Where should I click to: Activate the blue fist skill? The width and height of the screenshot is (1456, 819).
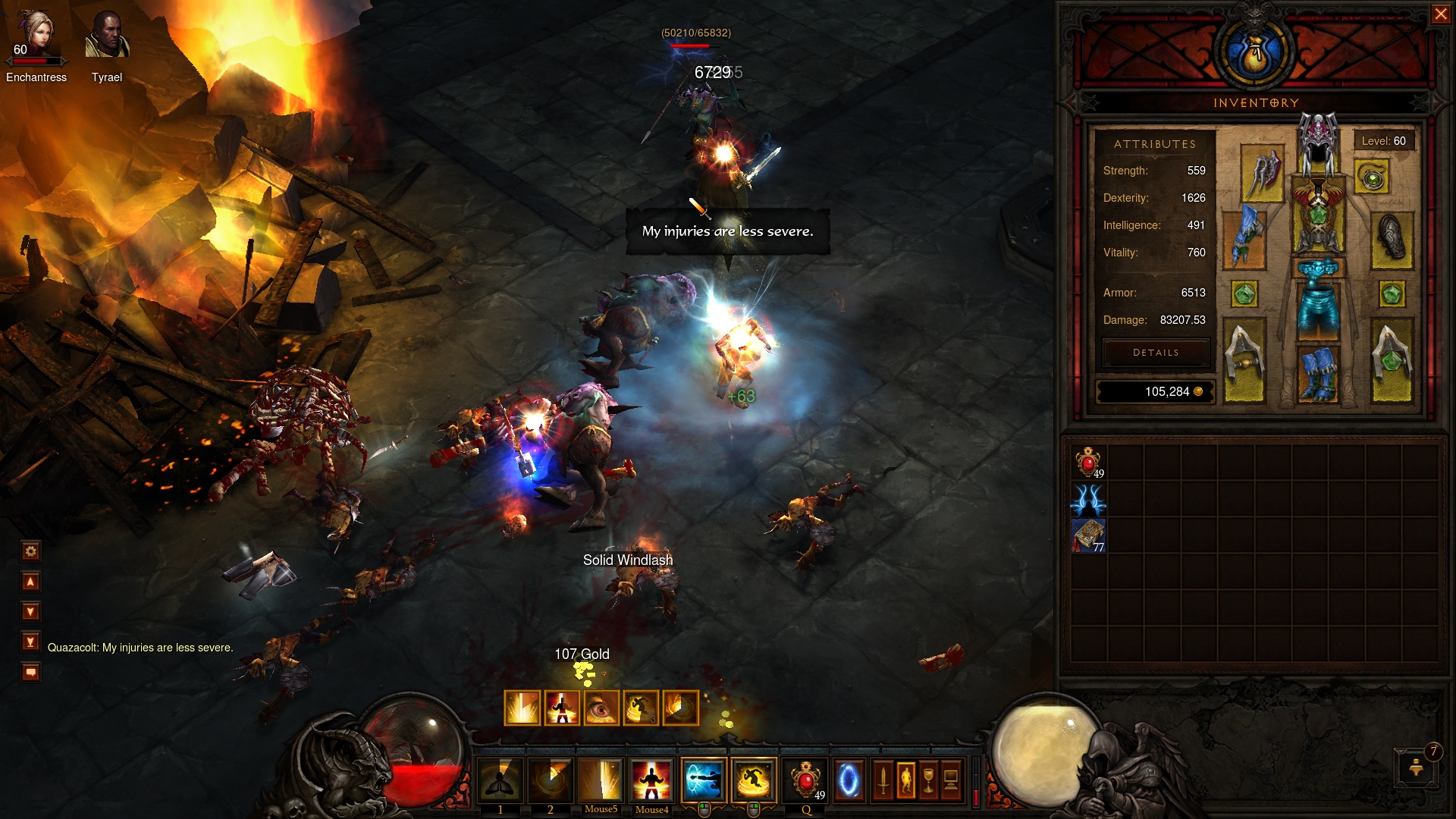click(x=703, y=780)
